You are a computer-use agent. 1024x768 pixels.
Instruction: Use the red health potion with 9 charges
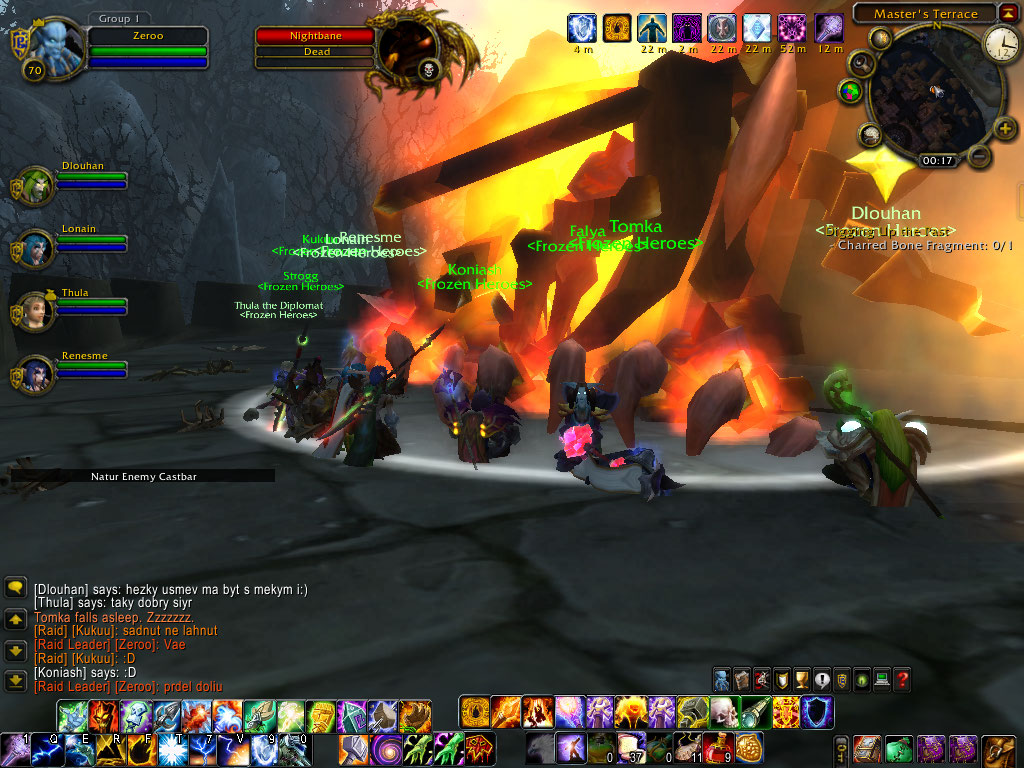[x=716, y=747]
